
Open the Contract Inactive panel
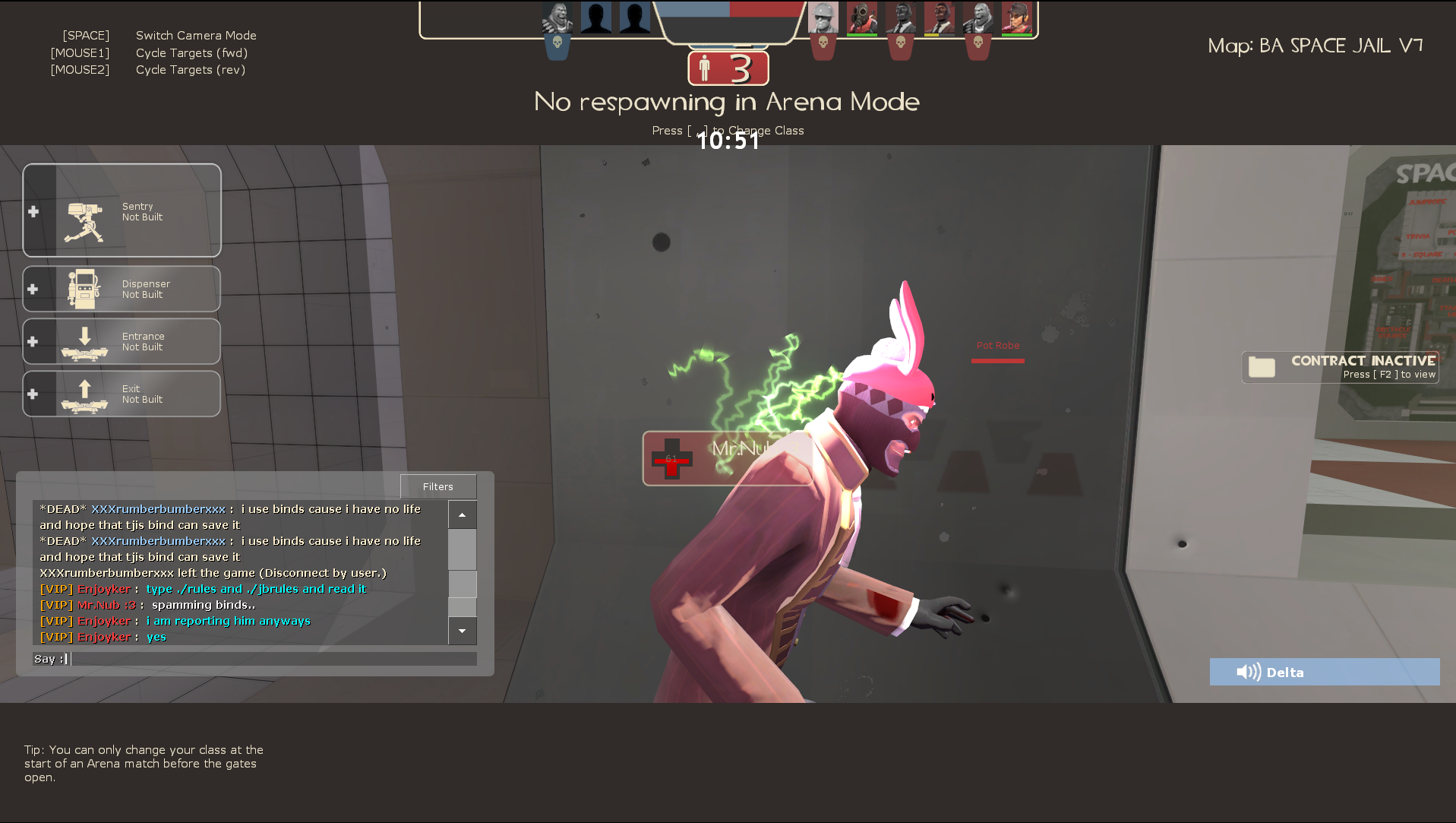point(1341,367)
